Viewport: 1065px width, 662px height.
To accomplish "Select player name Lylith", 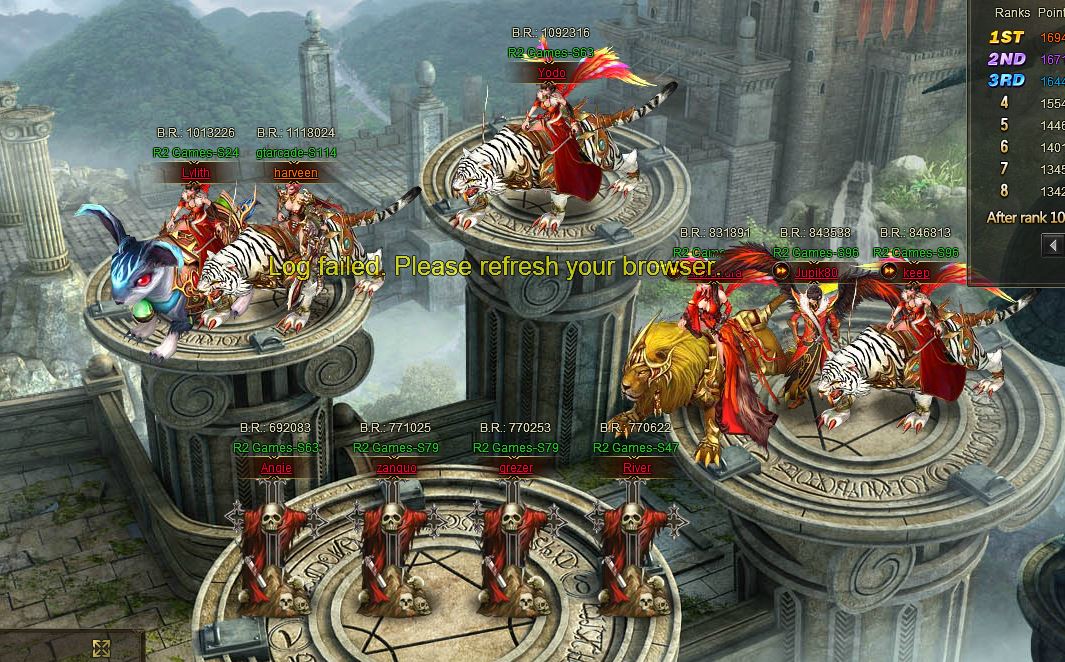I will point(196,173).
